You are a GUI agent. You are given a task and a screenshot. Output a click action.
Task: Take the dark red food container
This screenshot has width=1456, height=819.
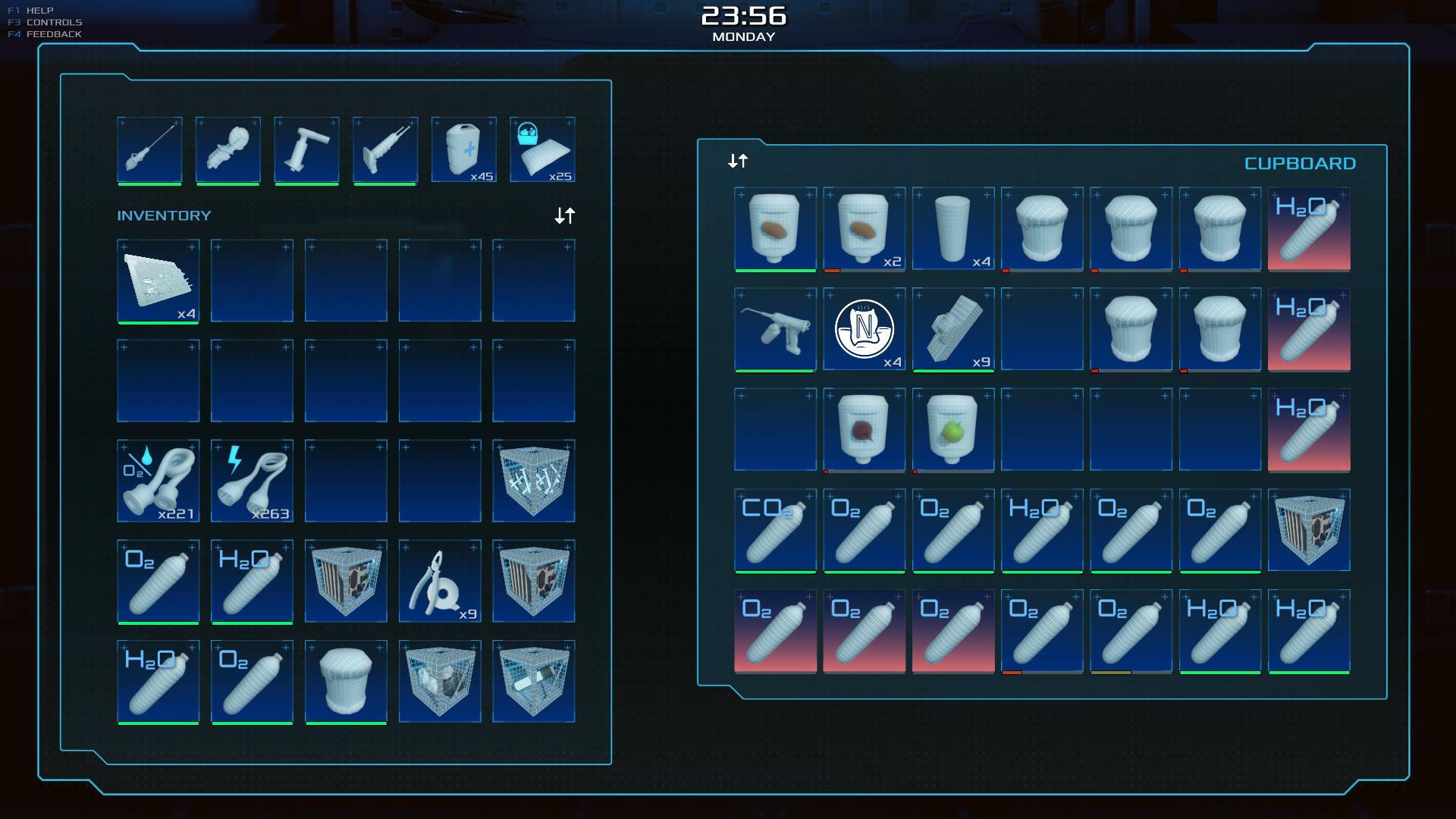[864, 429]
